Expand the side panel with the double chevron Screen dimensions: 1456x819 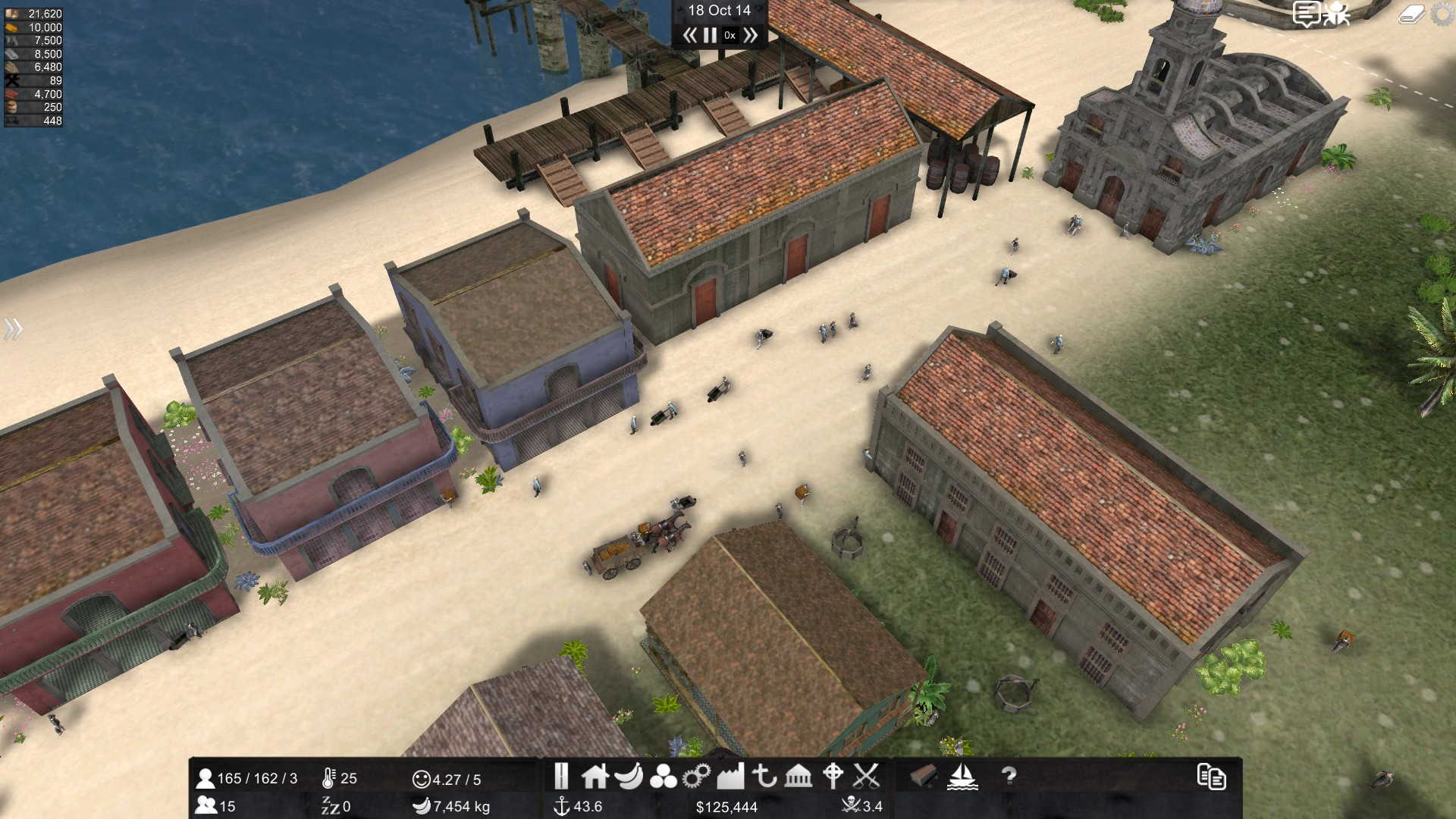coord(13,328)
